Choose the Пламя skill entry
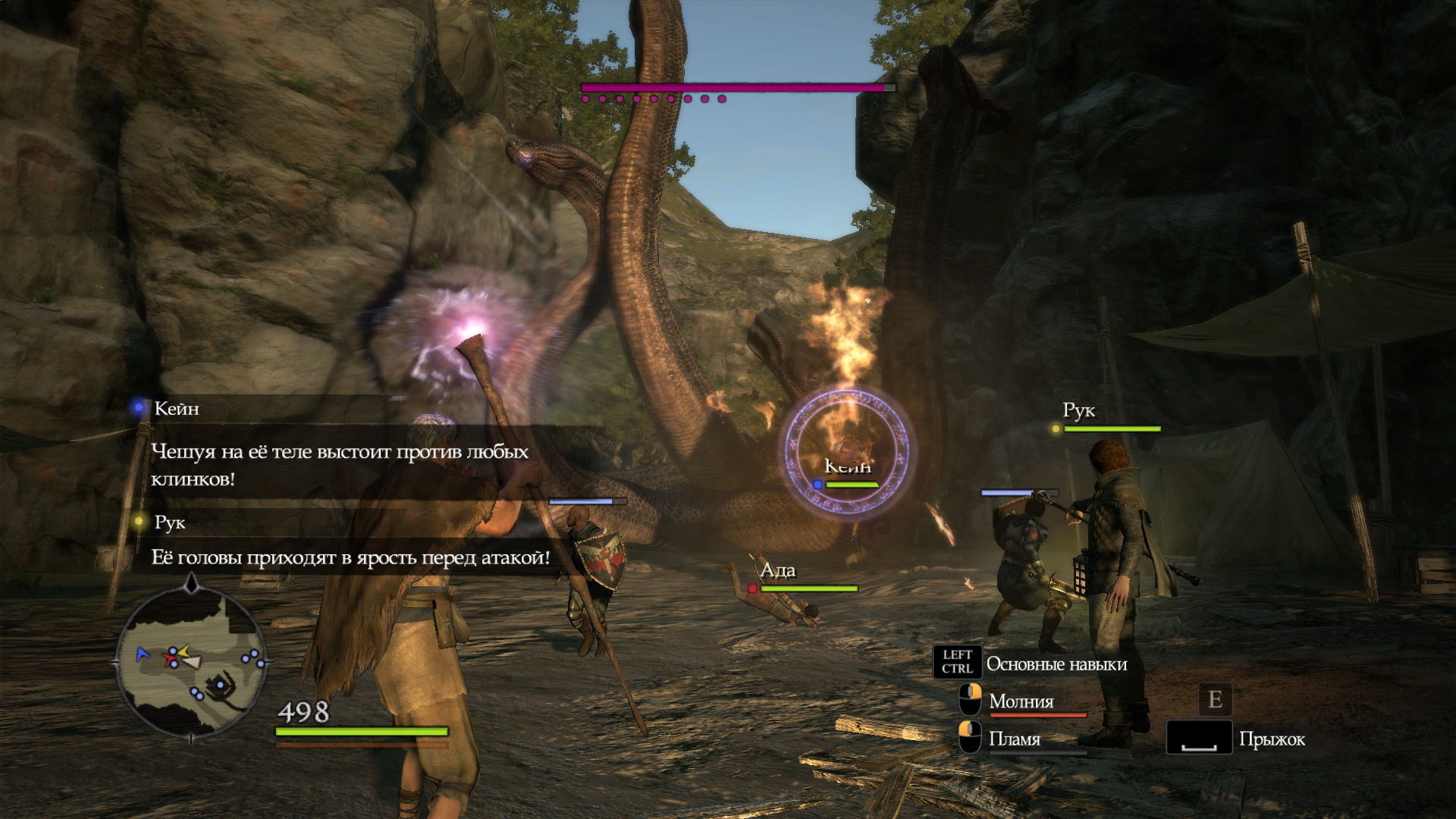This screenshot has height=819, width=1456. (x=1014, y=739)
